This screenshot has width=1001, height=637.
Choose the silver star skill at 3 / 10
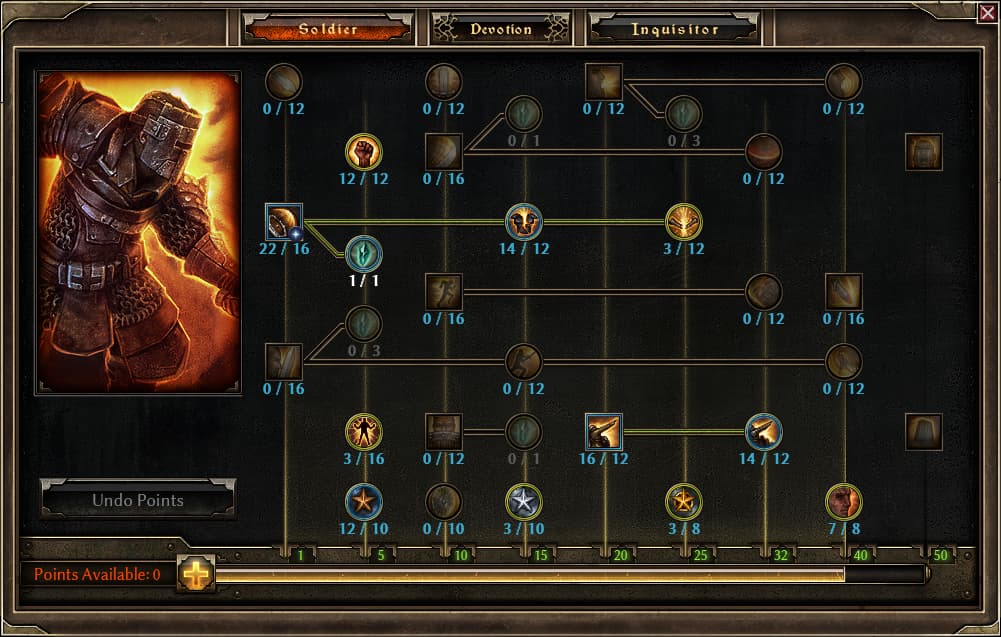(x=524, y=501)
